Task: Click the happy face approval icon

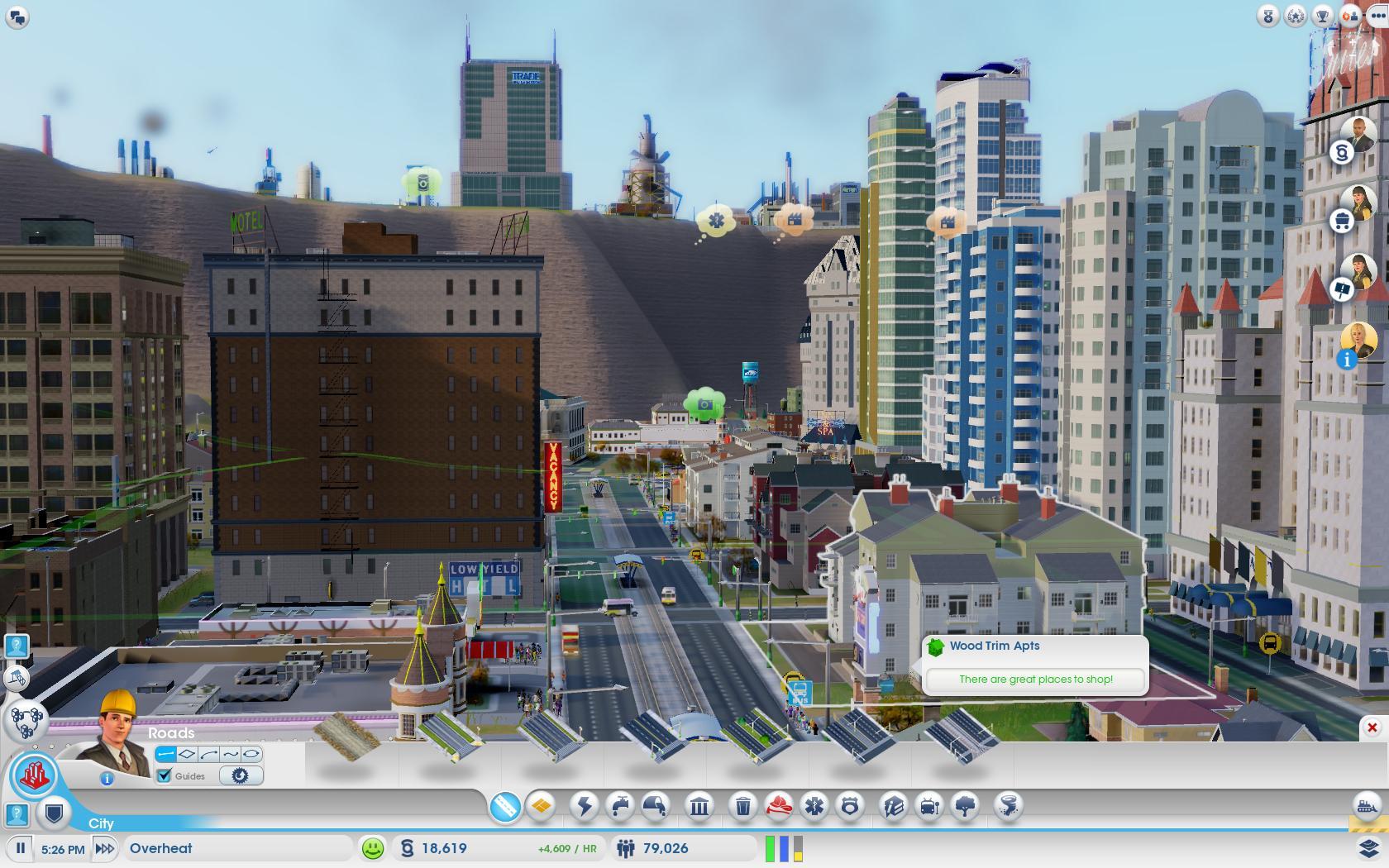Action: (373, 848)
